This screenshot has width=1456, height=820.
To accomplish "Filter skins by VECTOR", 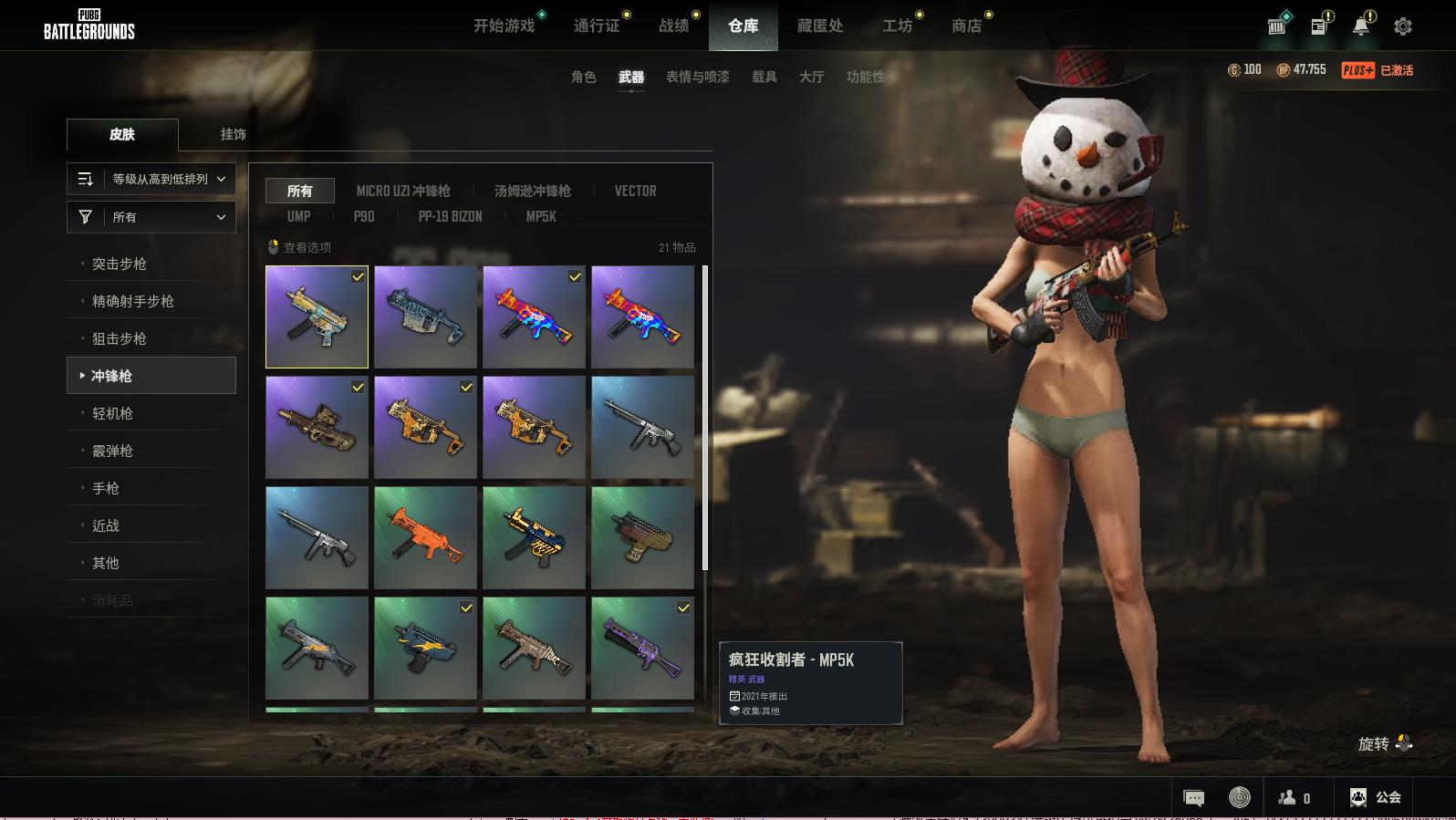I will click(x=635, y=191).
